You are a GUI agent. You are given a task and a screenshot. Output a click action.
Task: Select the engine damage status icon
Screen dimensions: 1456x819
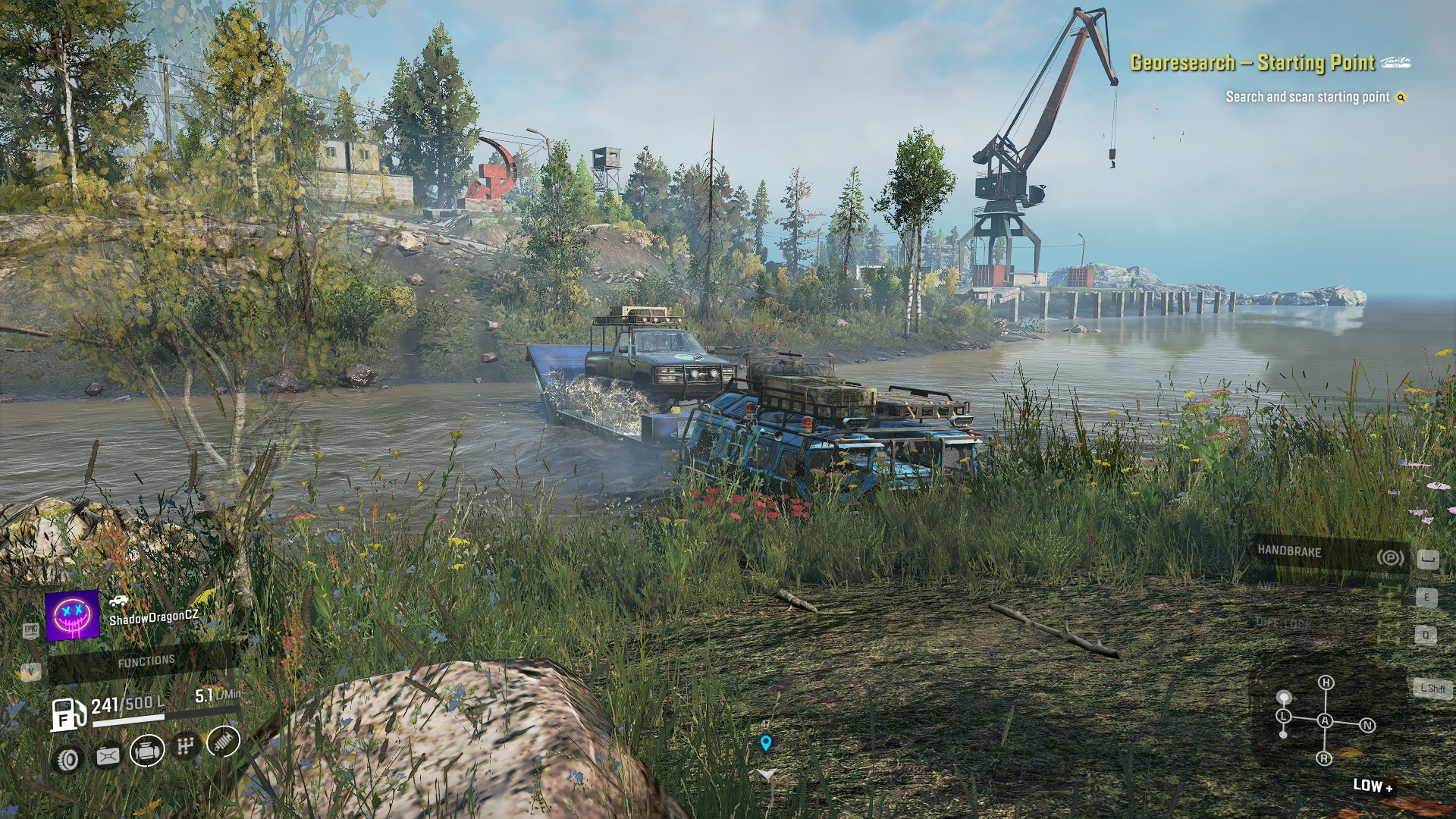click(147, 751)
